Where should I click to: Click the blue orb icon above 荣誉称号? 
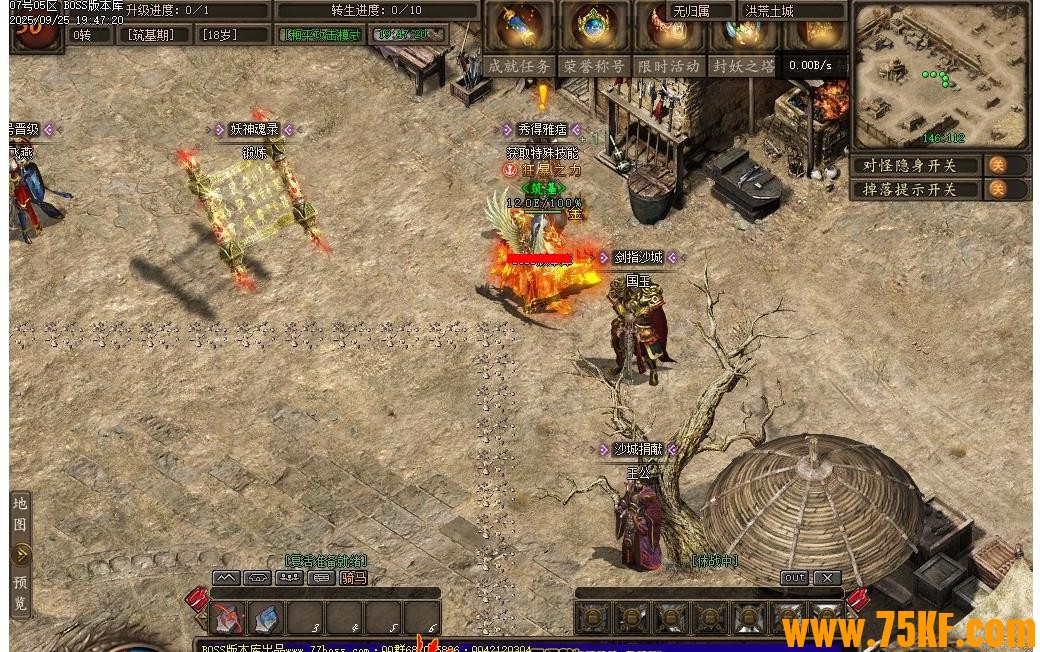pyautogui.click(x=594, y=26)
